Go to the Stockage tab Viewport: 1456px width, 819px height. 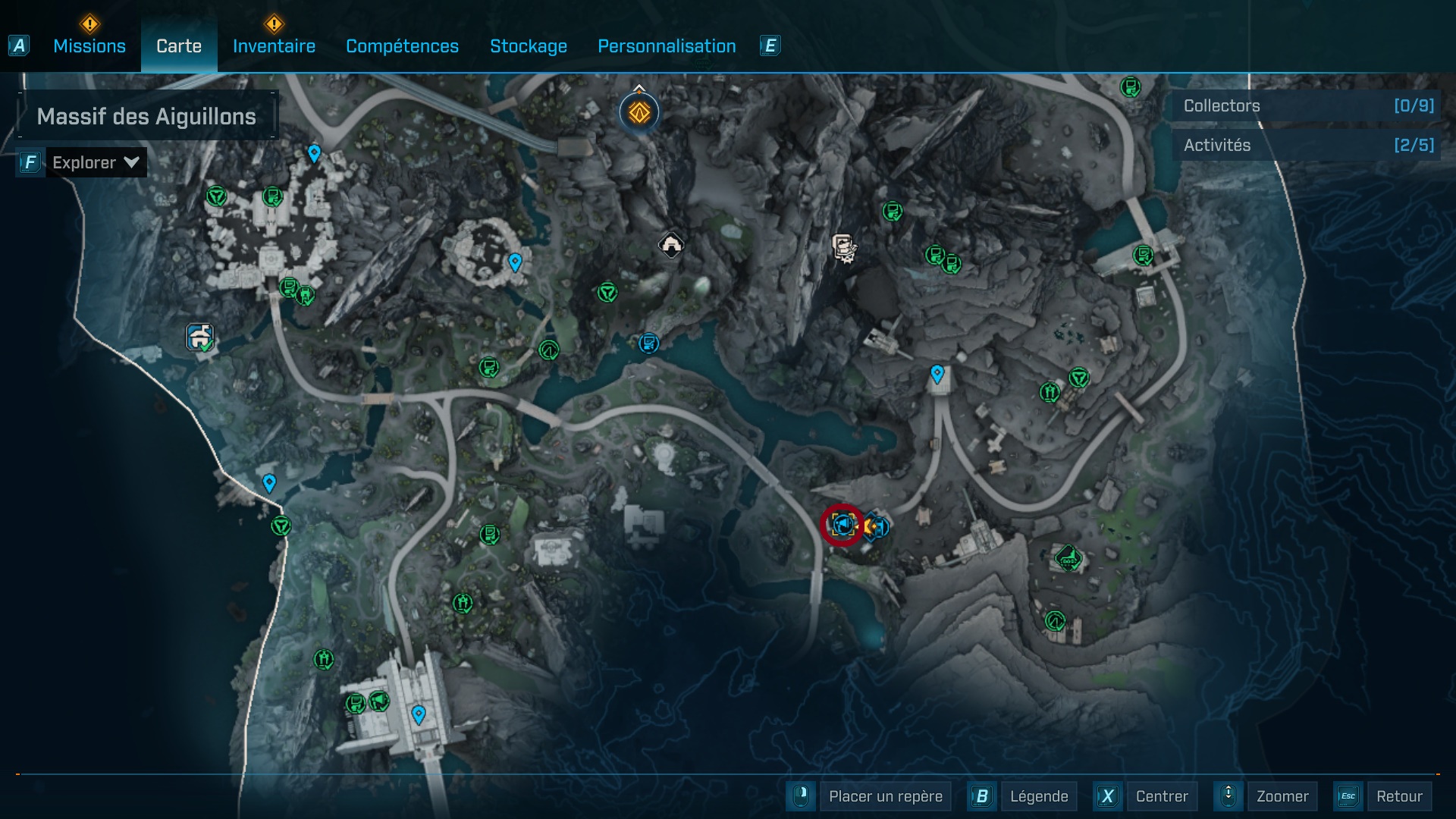(529, 46)
